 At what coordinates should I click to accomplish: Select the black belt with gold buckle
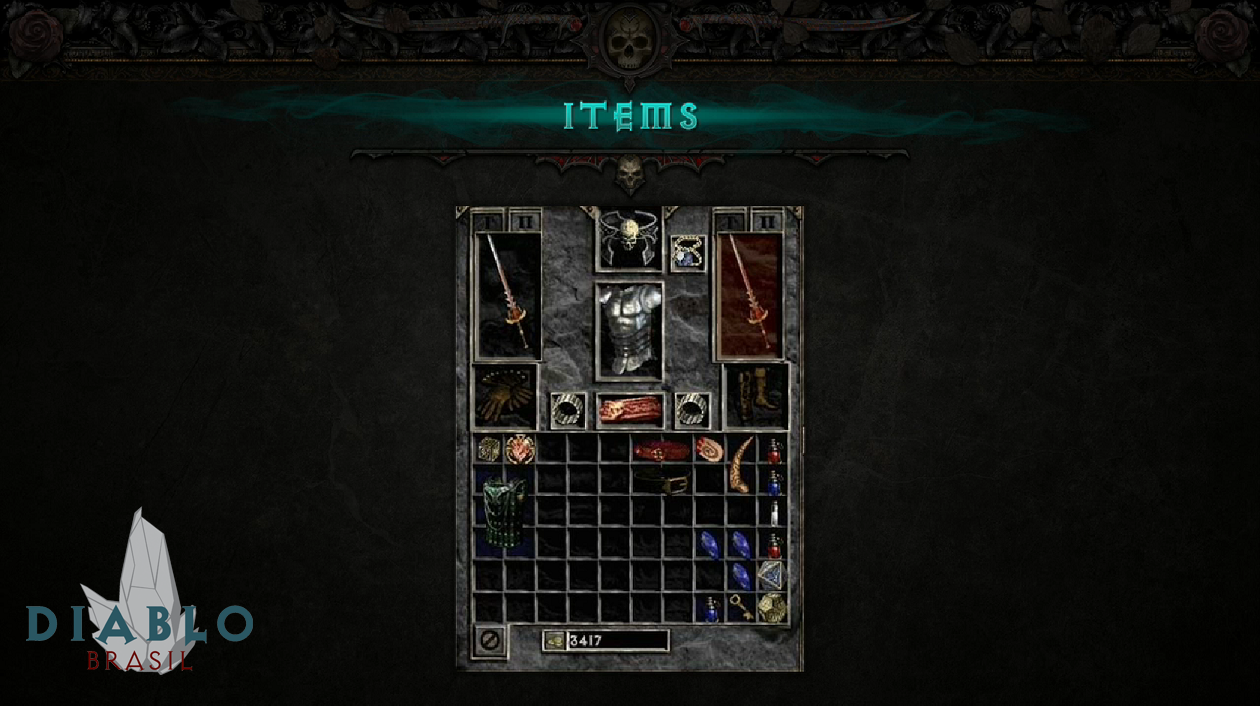tap(662, 483)
